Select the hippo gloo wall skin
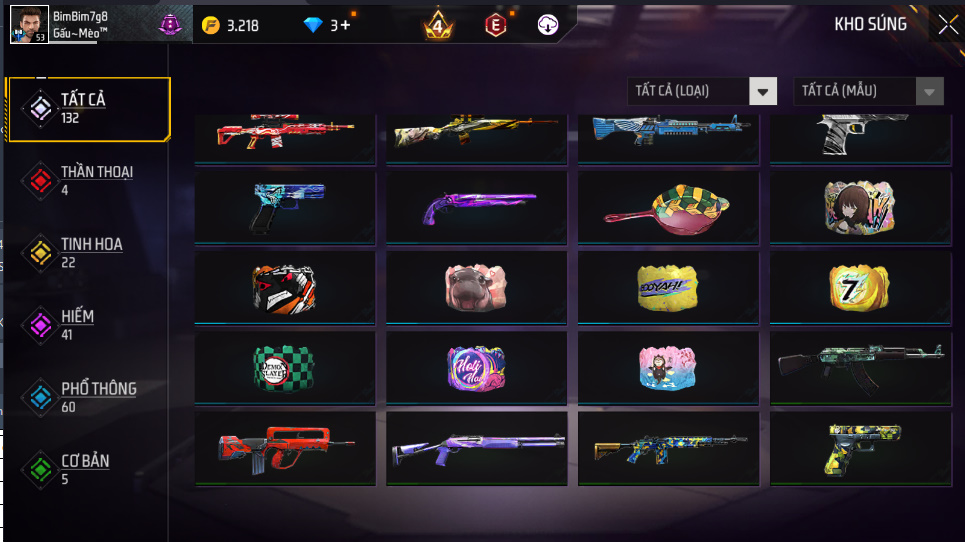The width and height of the screenshot is (965, 542). [476, 287]
